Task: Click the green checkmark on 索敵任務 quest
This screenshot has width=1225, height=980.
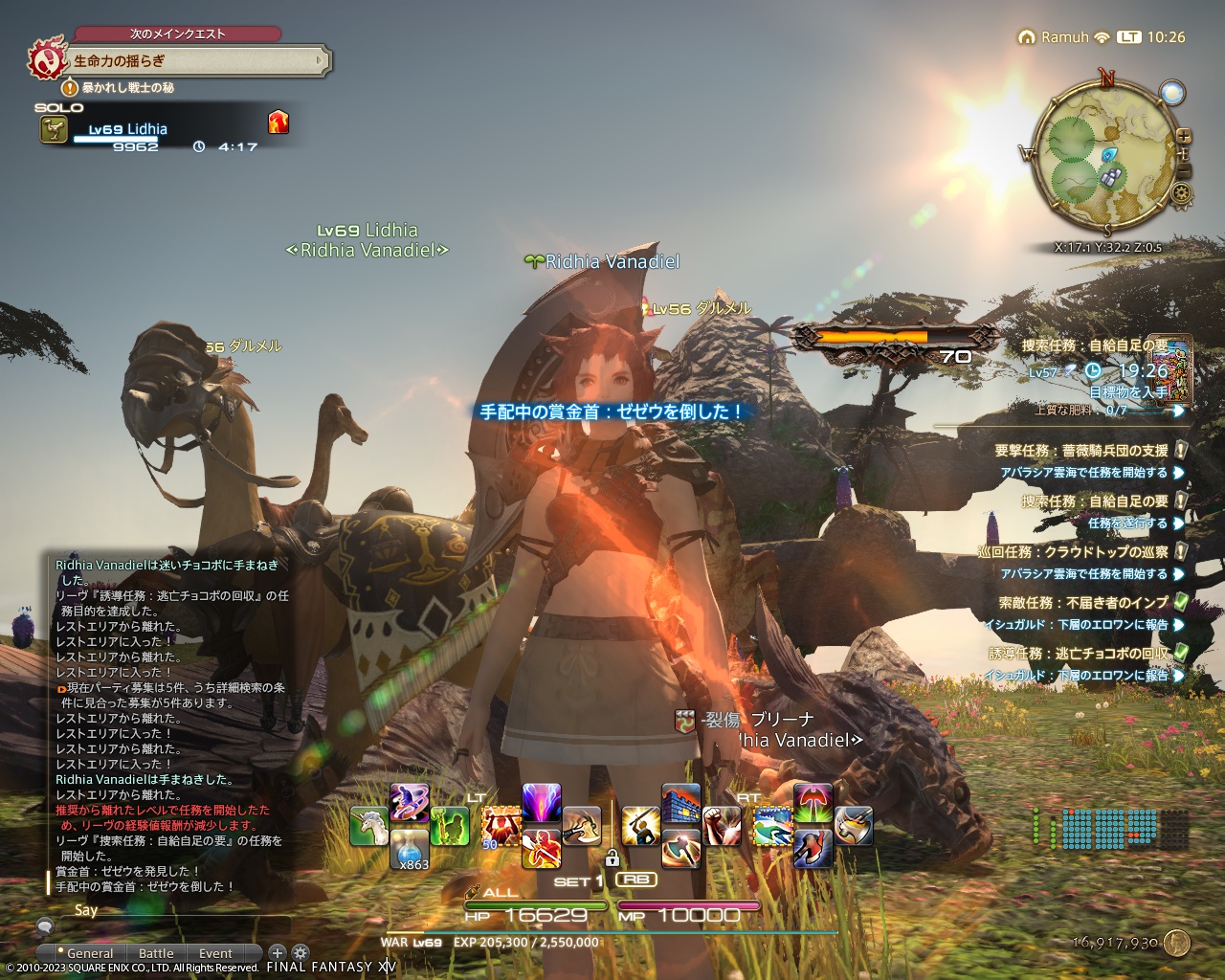Action: tap(1180, 604)
